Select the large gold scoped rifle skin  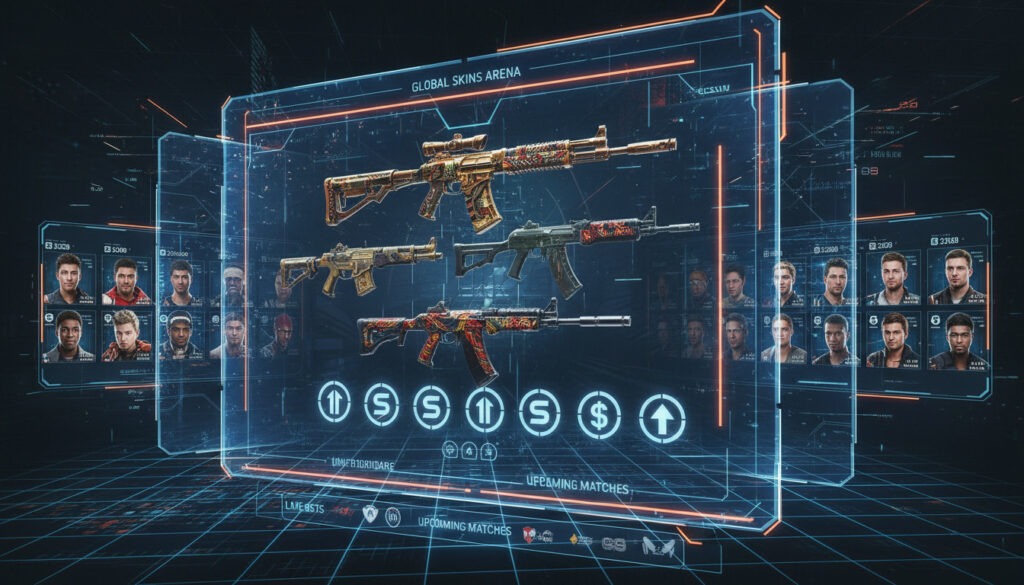click(470, 175)
